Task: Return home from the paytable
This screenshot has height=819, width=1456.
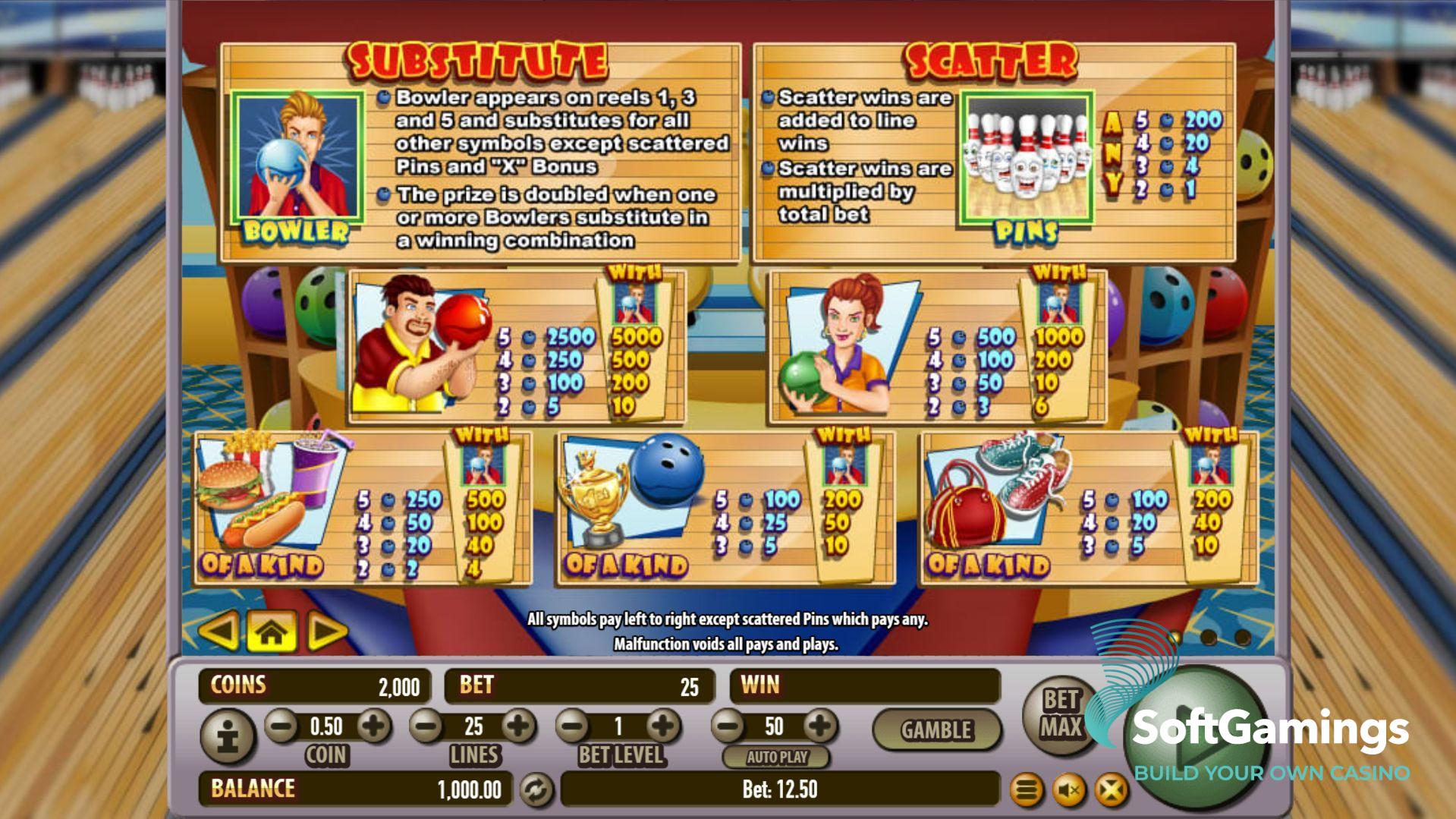Action: [272, 631]
